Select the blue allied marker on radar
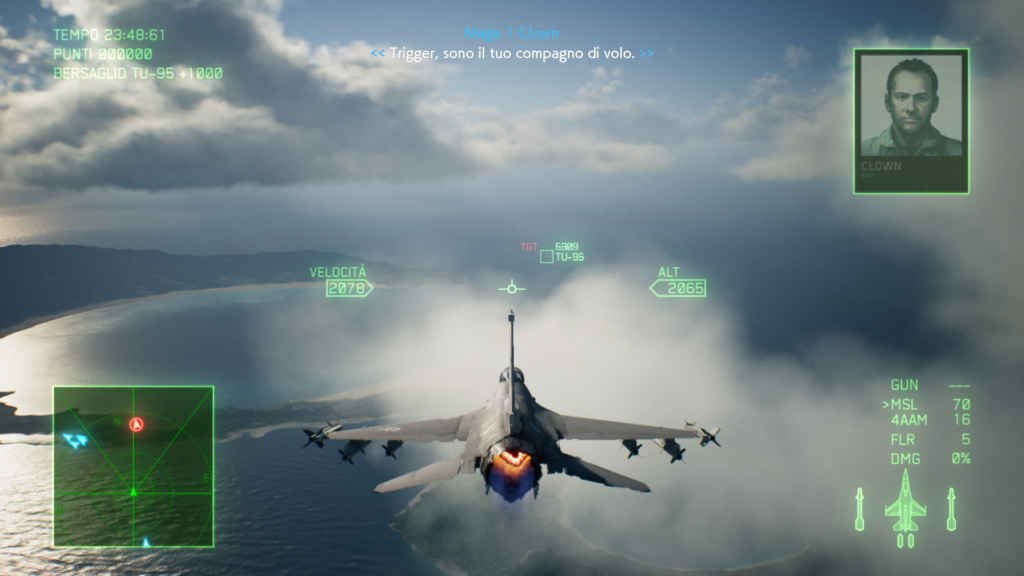 click(x=75, y=440)
